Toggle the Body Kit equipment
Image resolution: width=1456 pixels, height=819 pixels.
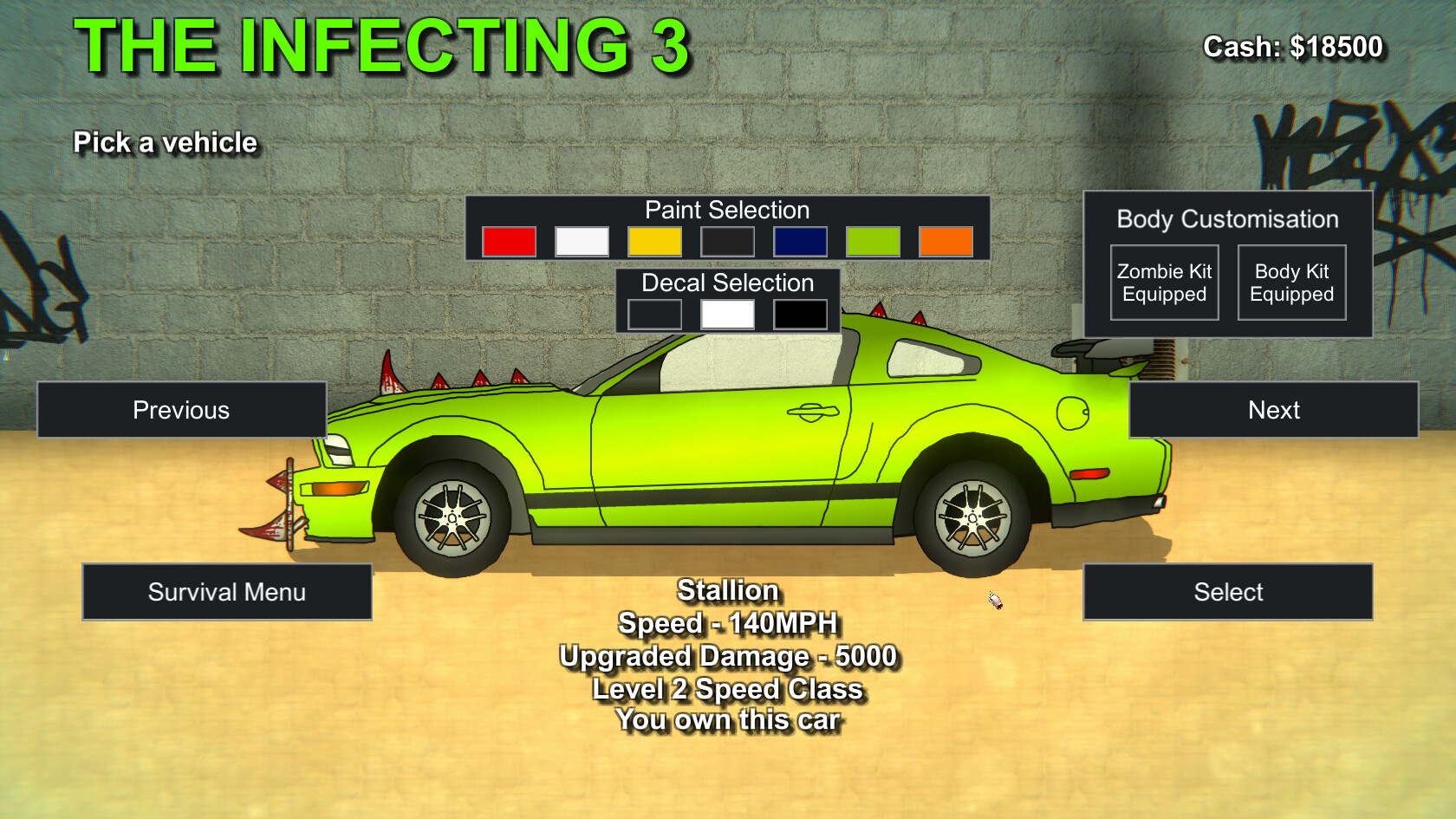[x=1291, y=282]
